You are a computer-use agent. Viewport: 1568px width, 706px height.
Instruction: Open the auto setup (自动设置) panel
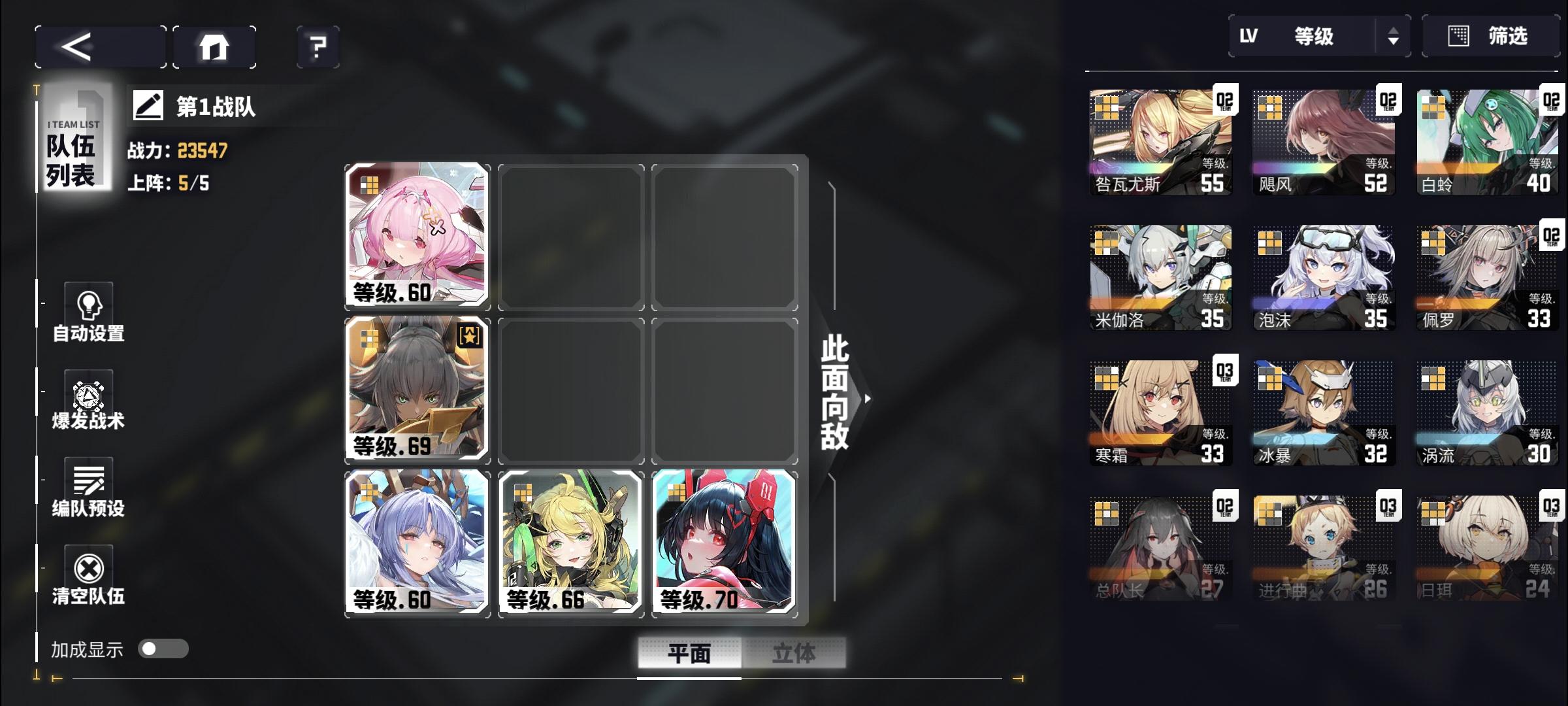coord(87,314)
